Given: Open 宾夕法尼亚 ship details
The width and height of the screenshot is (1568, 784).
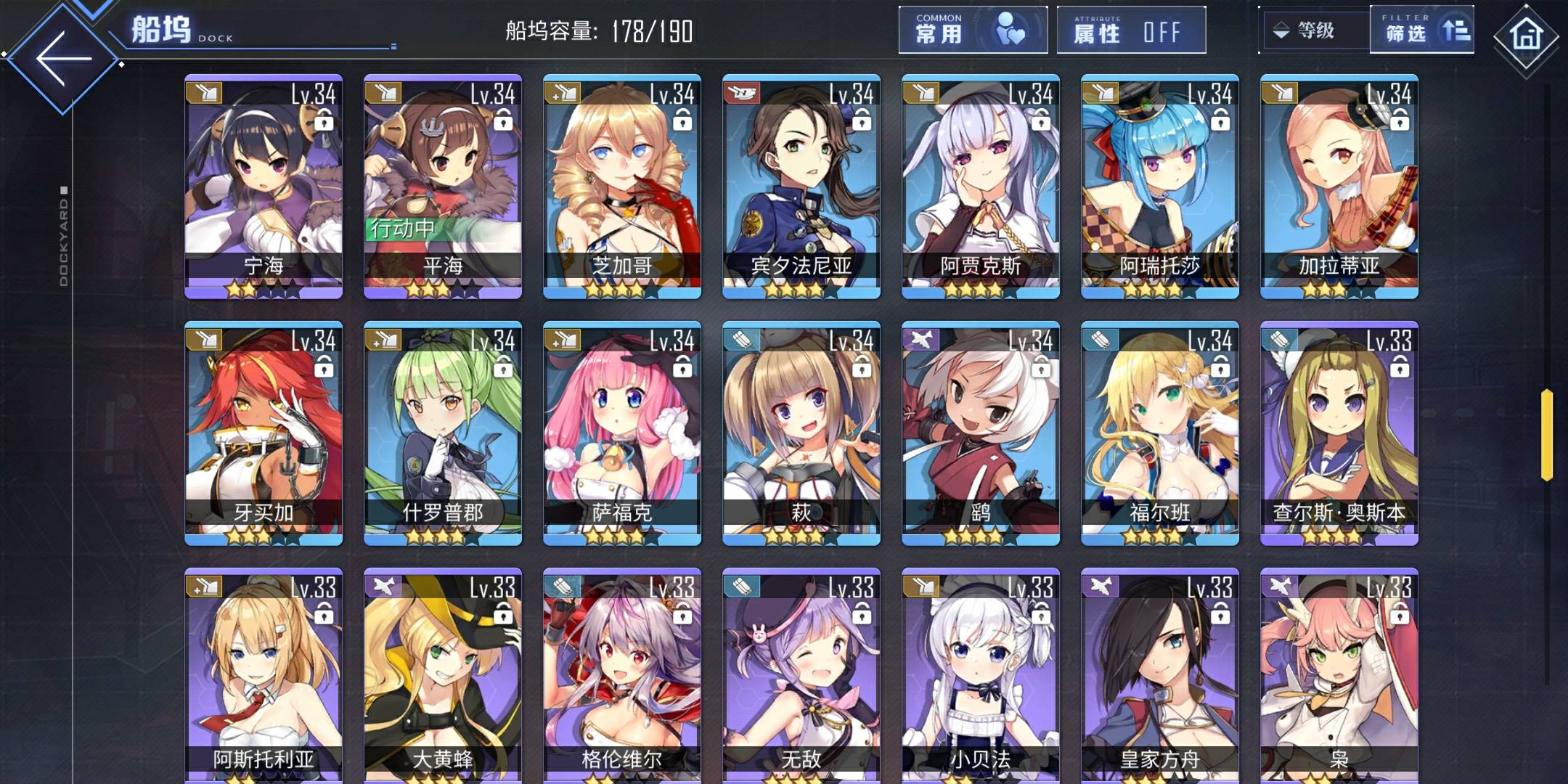Looking at the screenshot, I should click(801, 186).
